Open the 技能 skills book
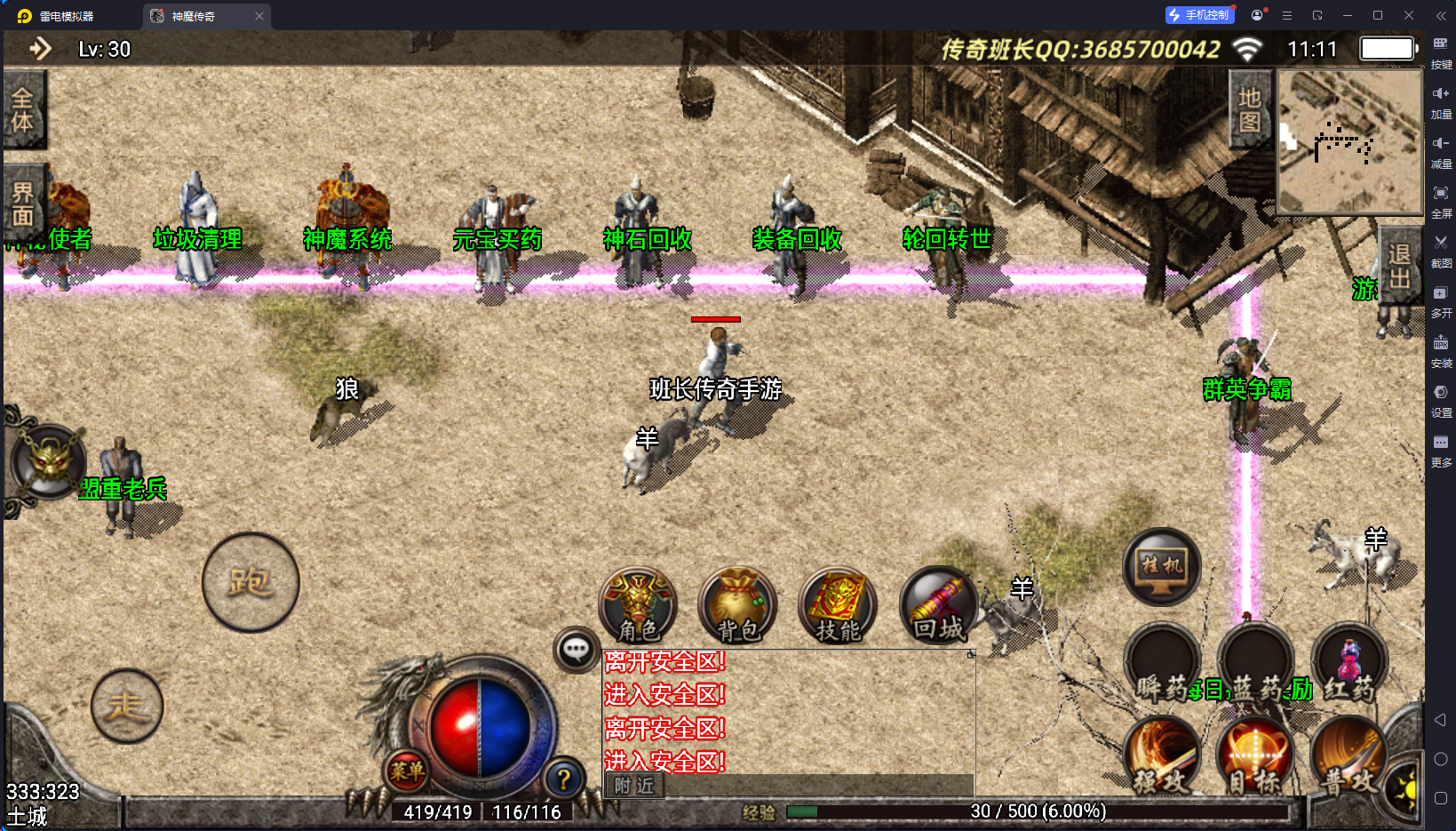This screenshot has width=1456, height=831. click(x=838, y=605)
